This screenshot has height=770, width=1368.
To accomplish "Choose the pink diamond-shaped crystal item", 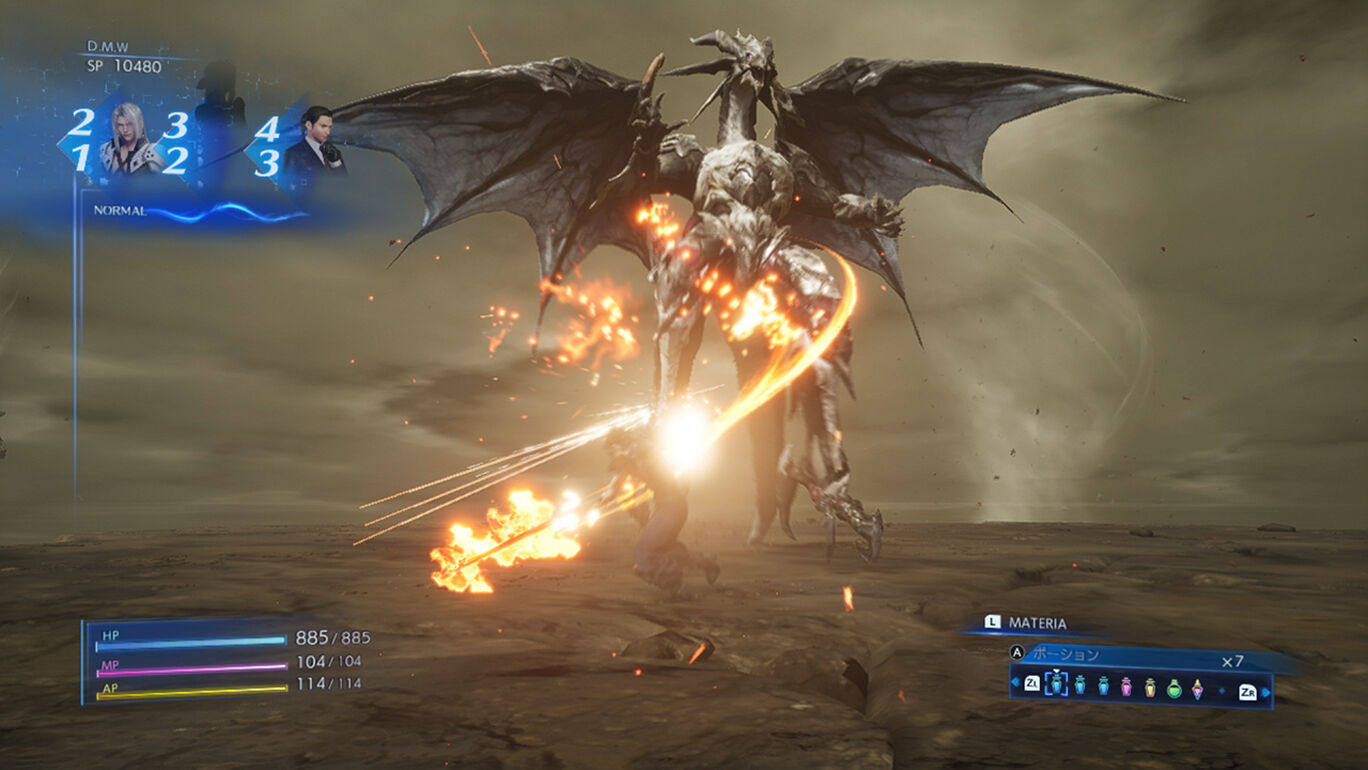I will pos(1197,687).
